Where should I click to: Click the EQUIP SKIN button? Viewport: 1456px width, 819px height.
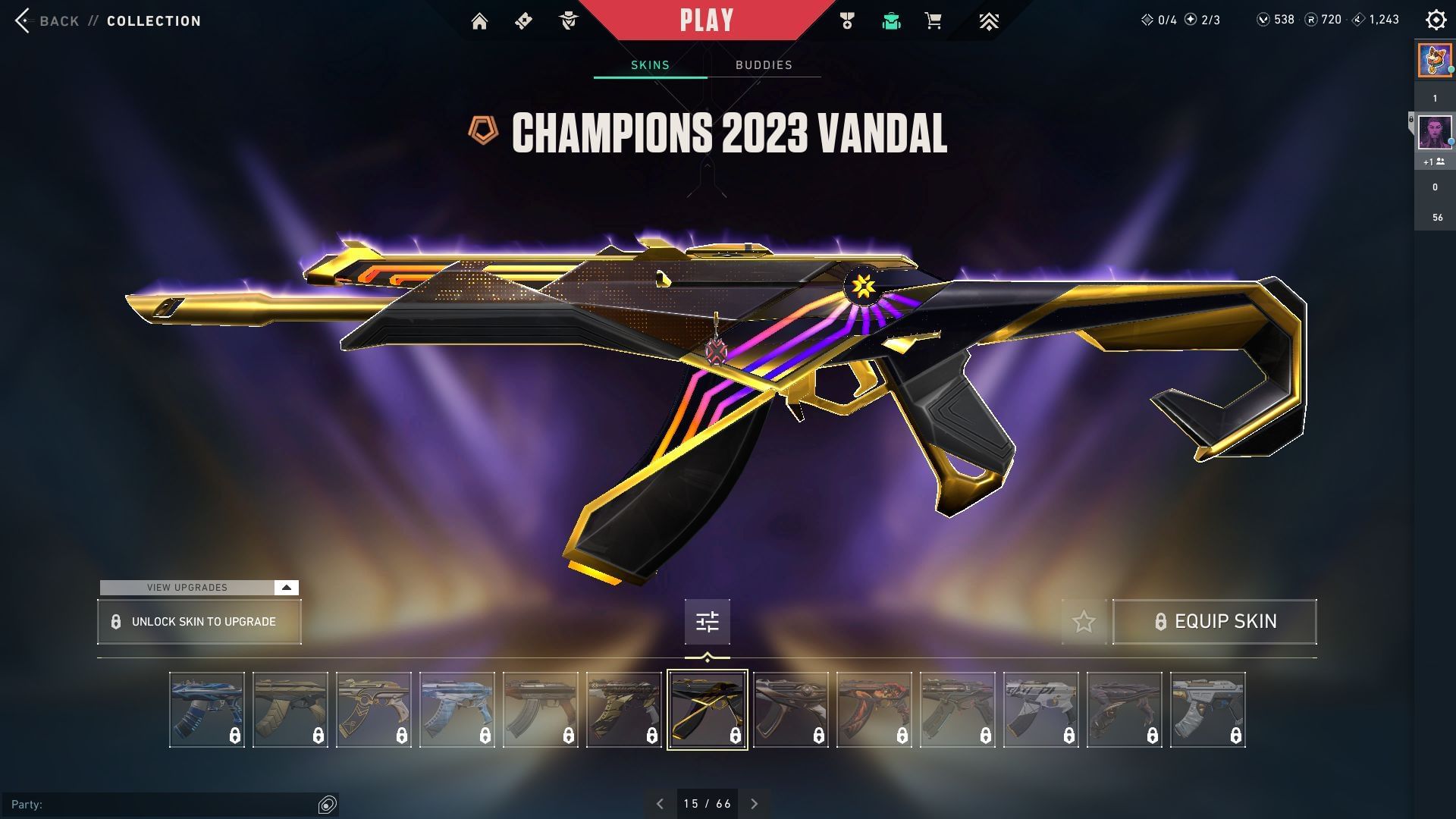(1214, 621)
